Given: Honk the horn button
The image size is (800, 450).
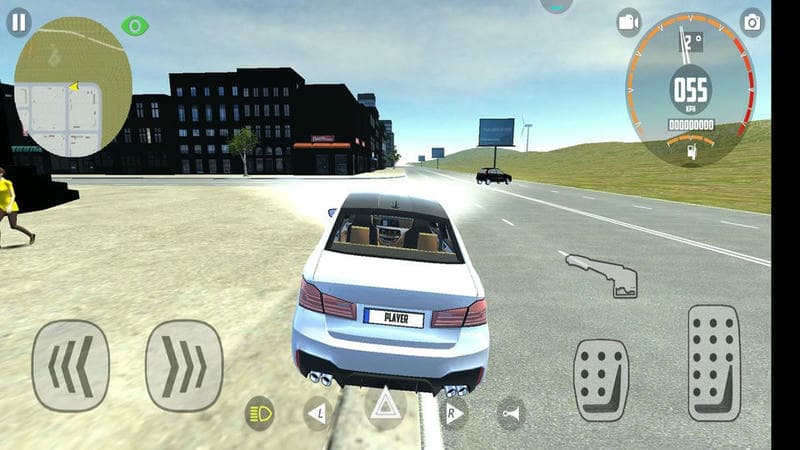Looking at the screenshot, I should [x=511, y=413].
